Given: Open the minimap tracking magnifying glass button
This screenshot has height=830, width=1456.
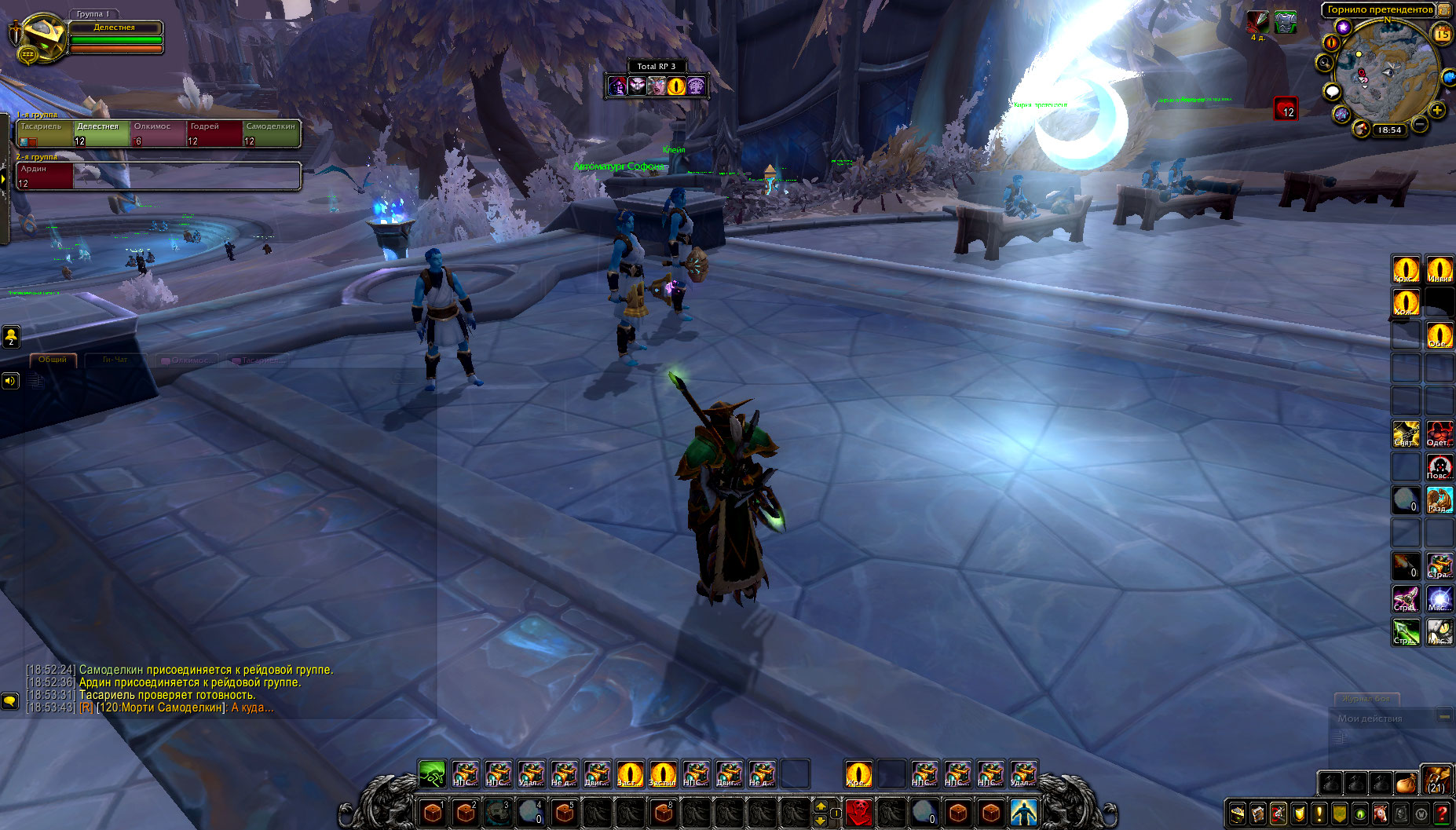Looking at the screenshot, I should pos(1326,63).
